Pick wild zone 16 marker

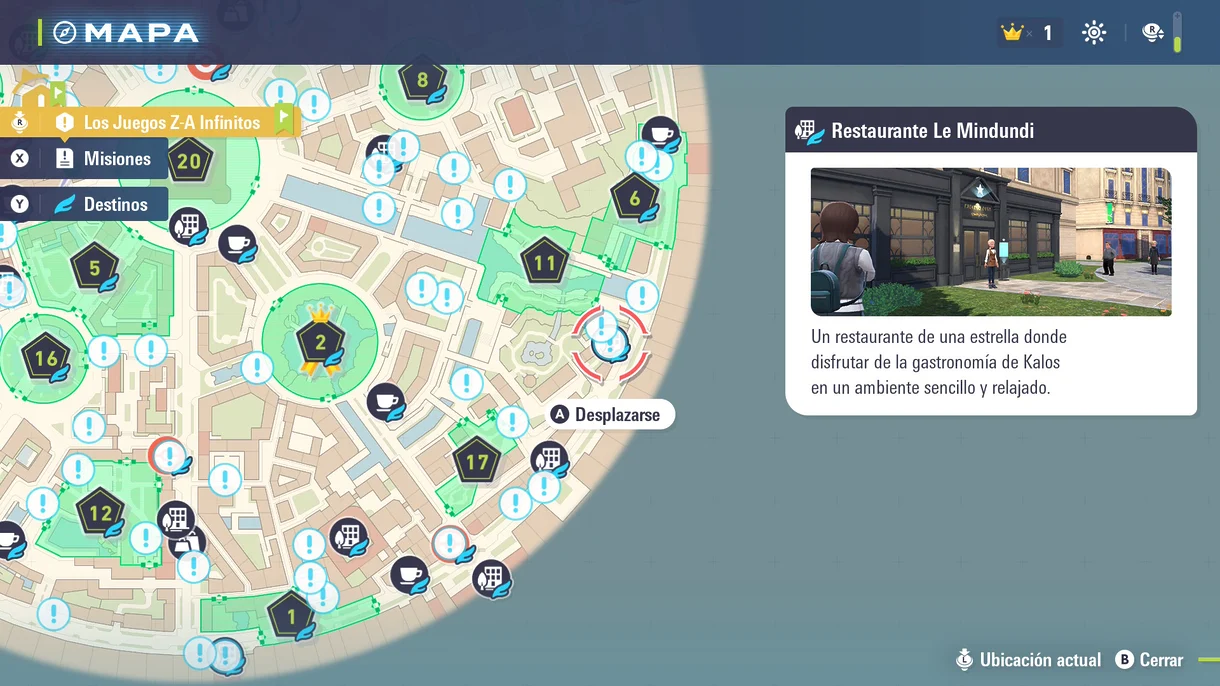point(46,359)
